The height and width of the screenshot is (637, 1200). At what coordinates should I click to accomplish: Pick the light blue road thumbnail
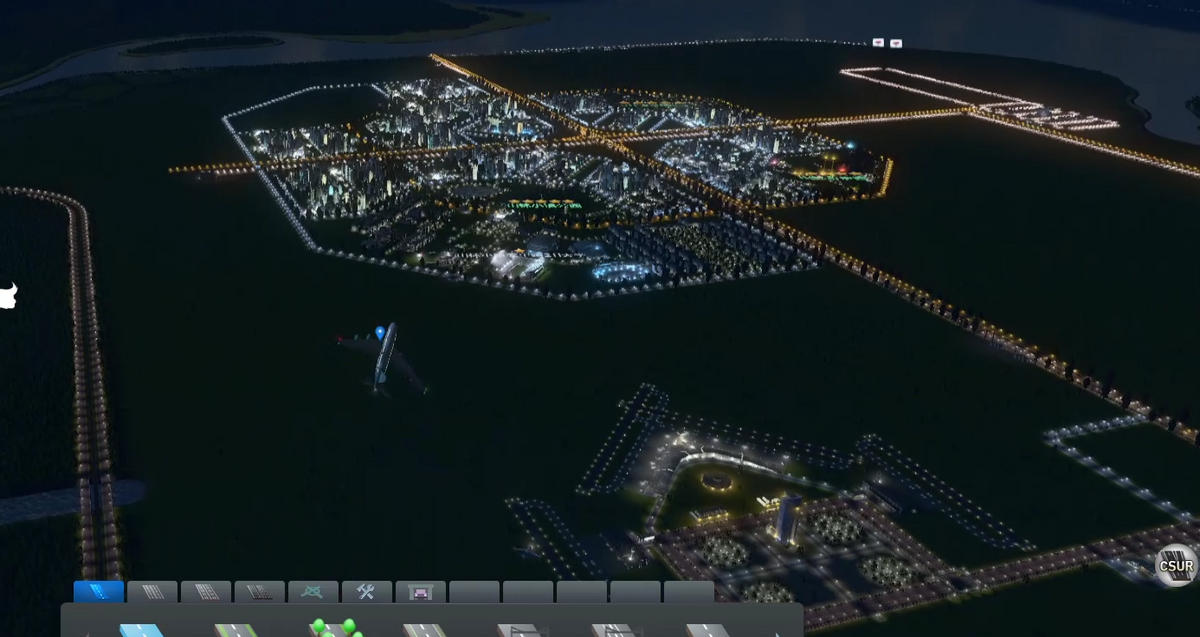click(141, 630)
